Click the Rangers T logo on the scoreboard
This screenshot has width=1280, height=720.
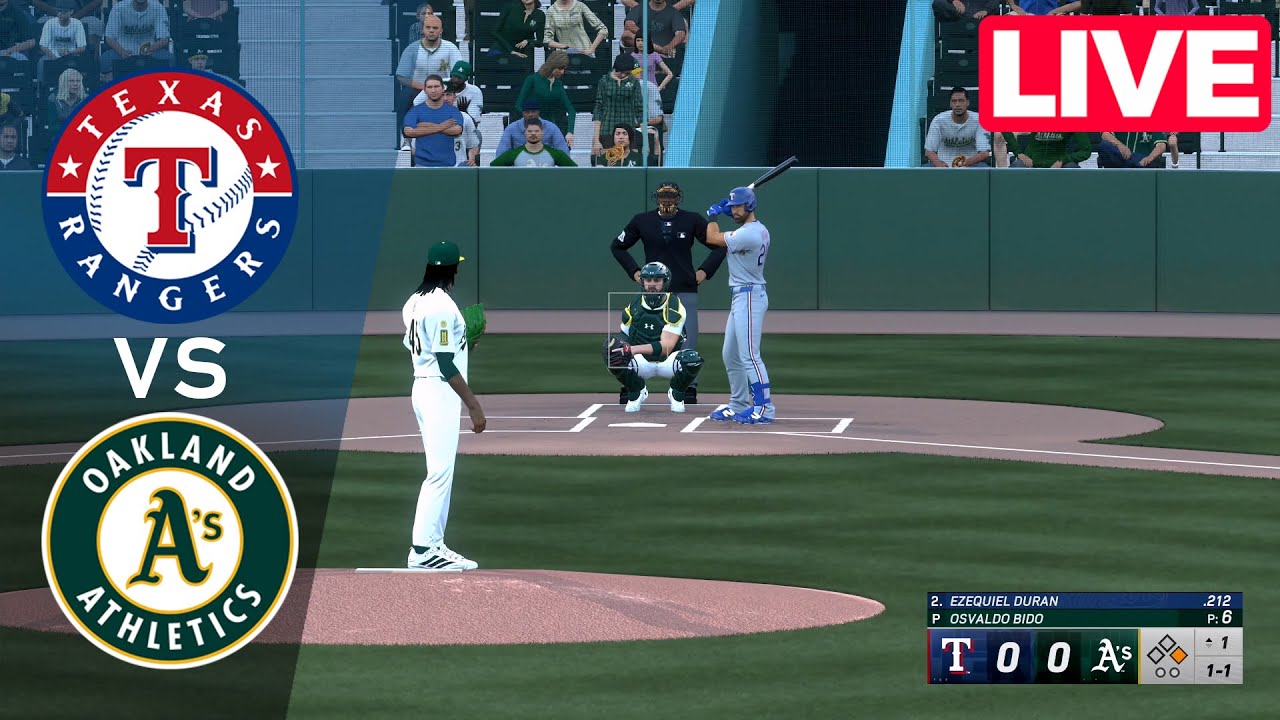[956, 655]
